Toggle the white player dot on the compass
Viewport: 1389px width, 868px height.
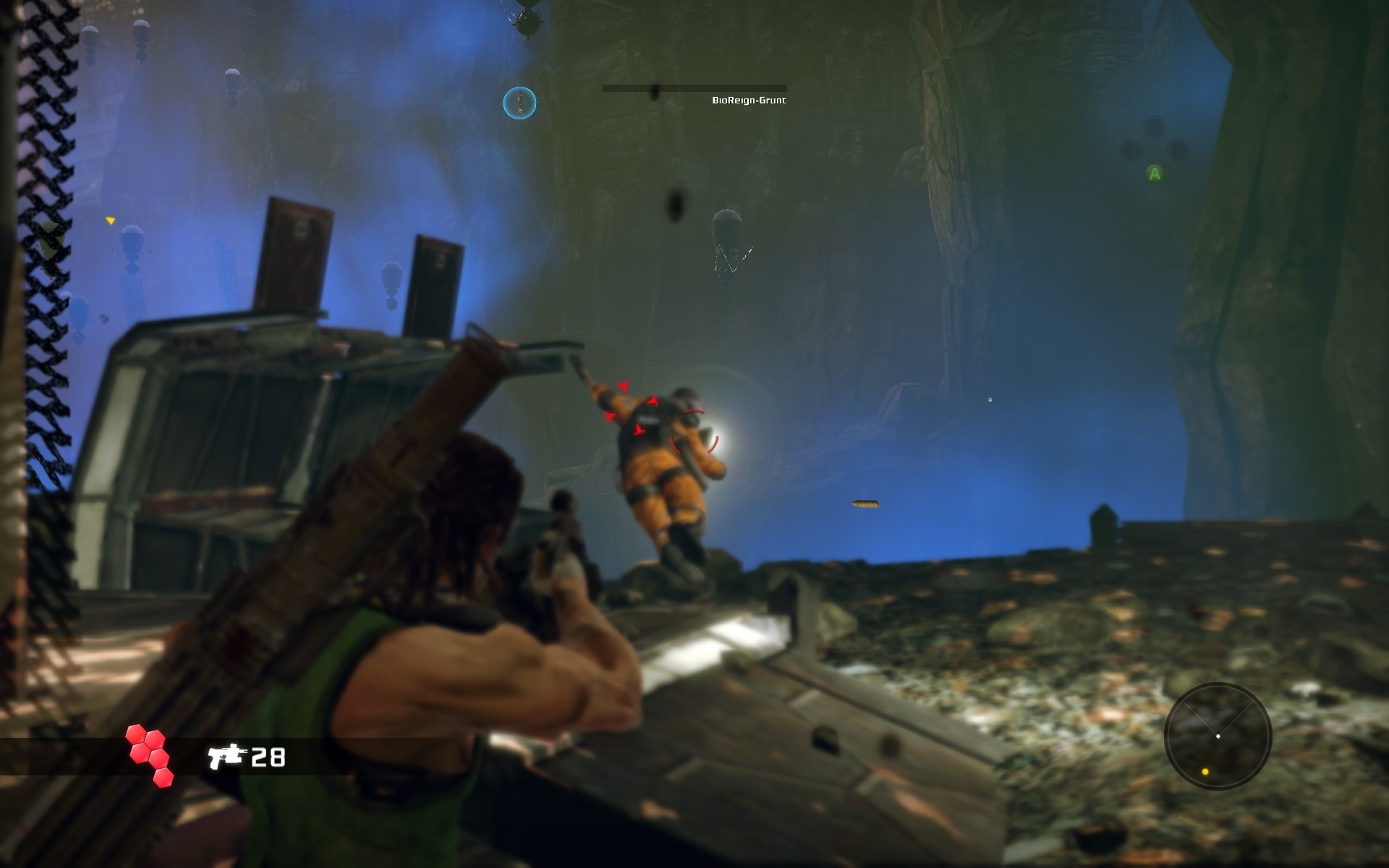pyautogui.click(x=1218, y=736)
